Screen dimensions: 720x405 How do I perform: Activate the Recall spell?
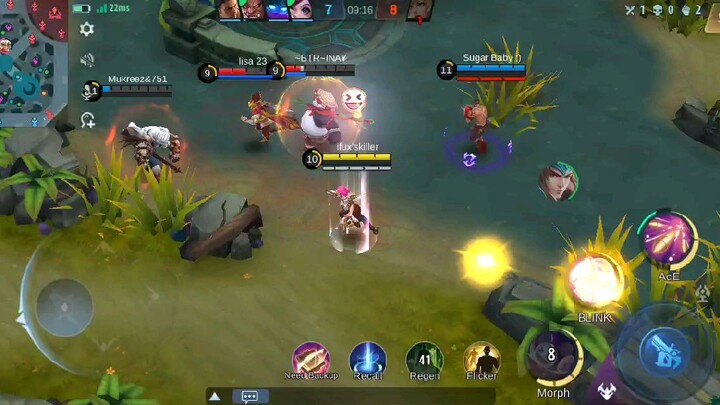tap(367, 360)
